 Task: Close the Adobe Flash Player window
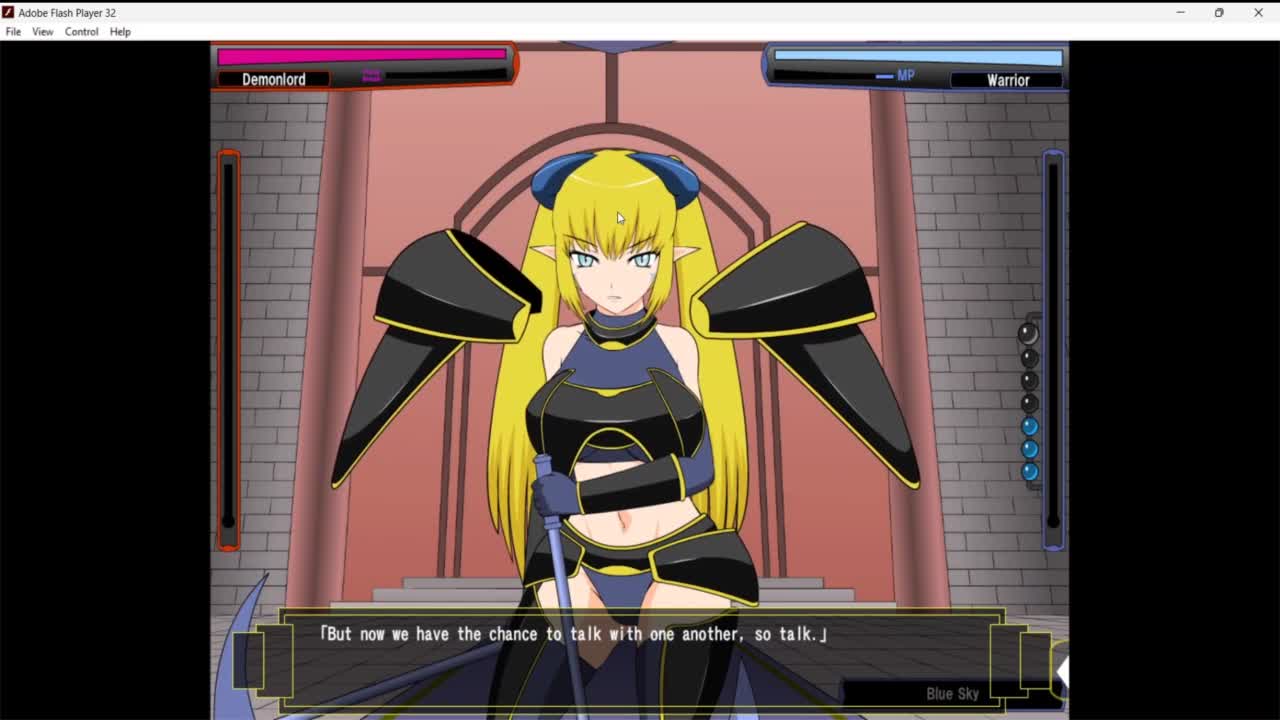[x=1258, y=13]
